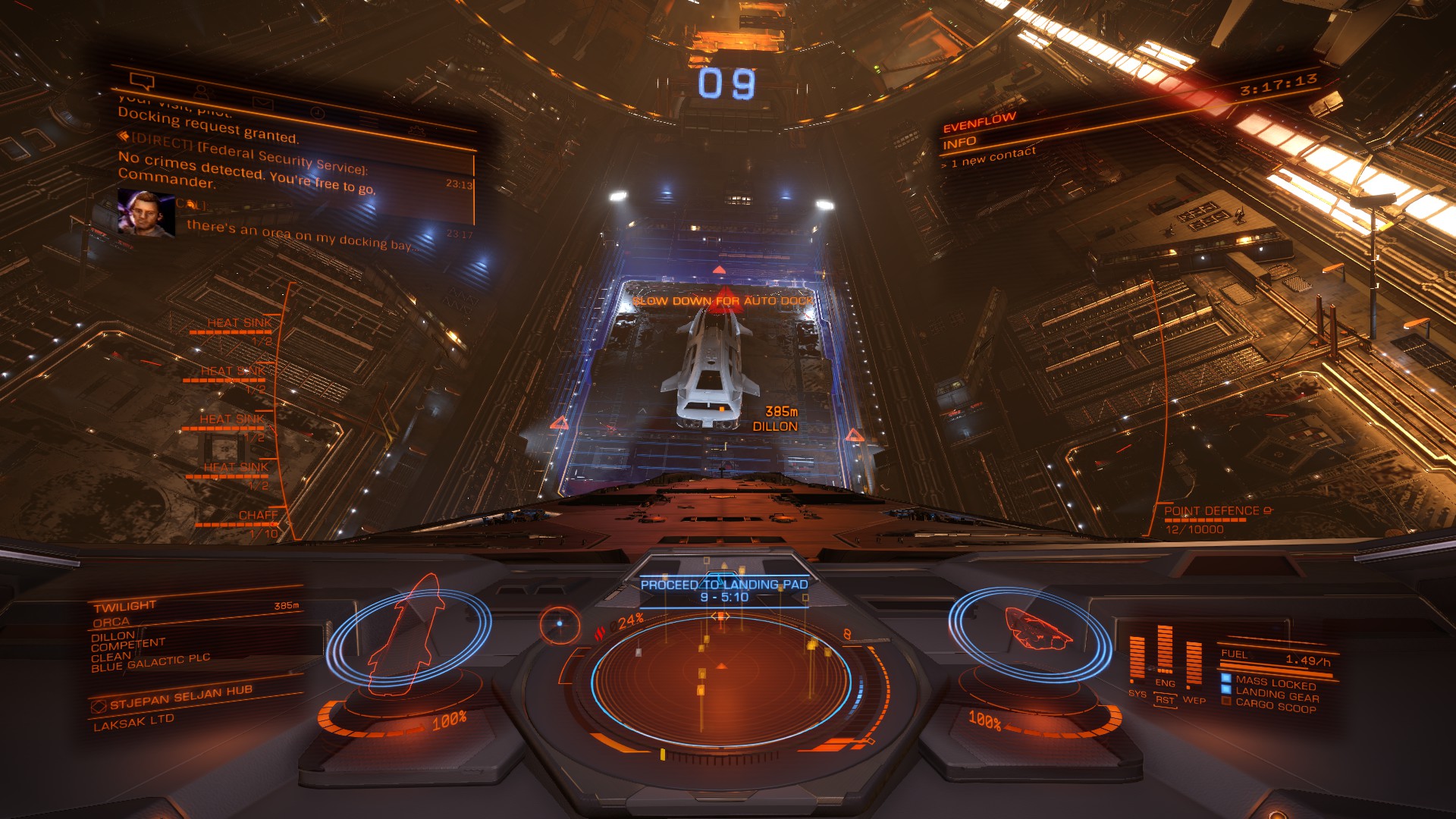The width and height of the screenshot is (1456, 819).
Task: Open the chat speech-bubble comms tab
Action: tap(142, 81)
